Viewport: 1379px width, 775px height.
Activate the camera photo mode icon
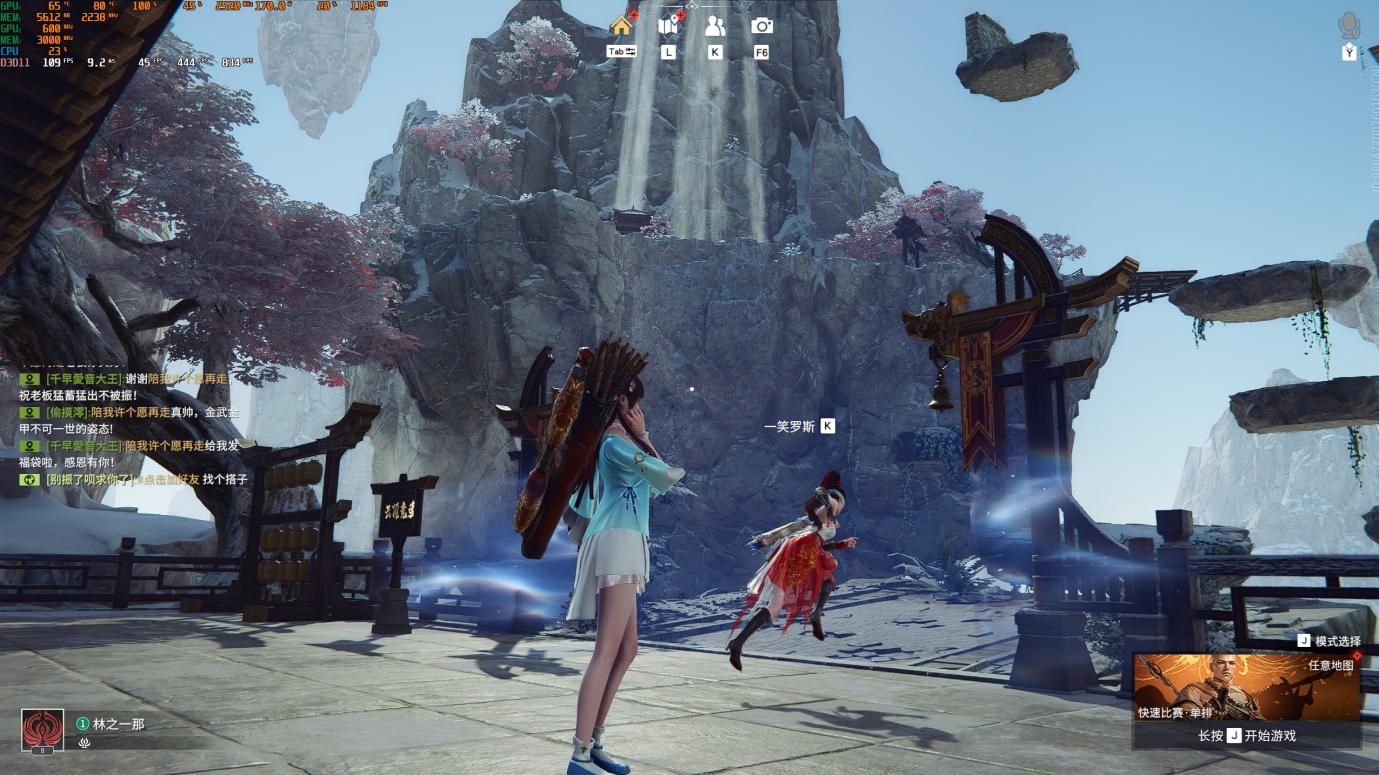(762, 26)
